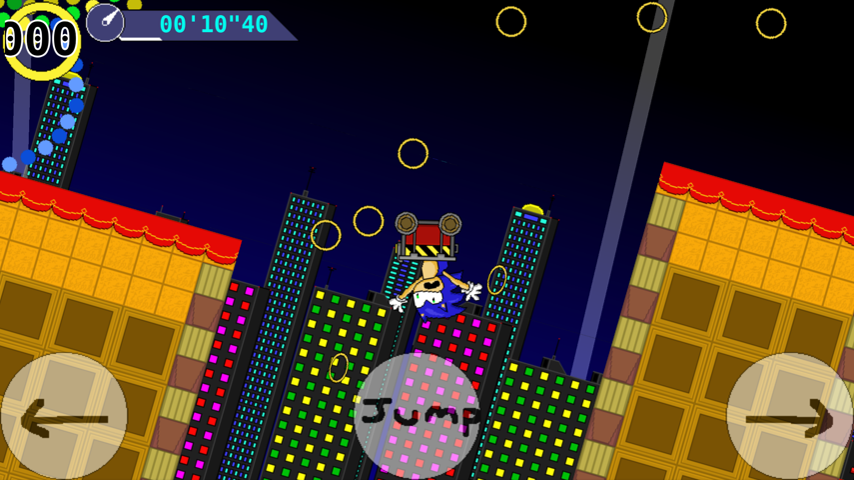Tap the right arrow move button

[x=790, y=417]
